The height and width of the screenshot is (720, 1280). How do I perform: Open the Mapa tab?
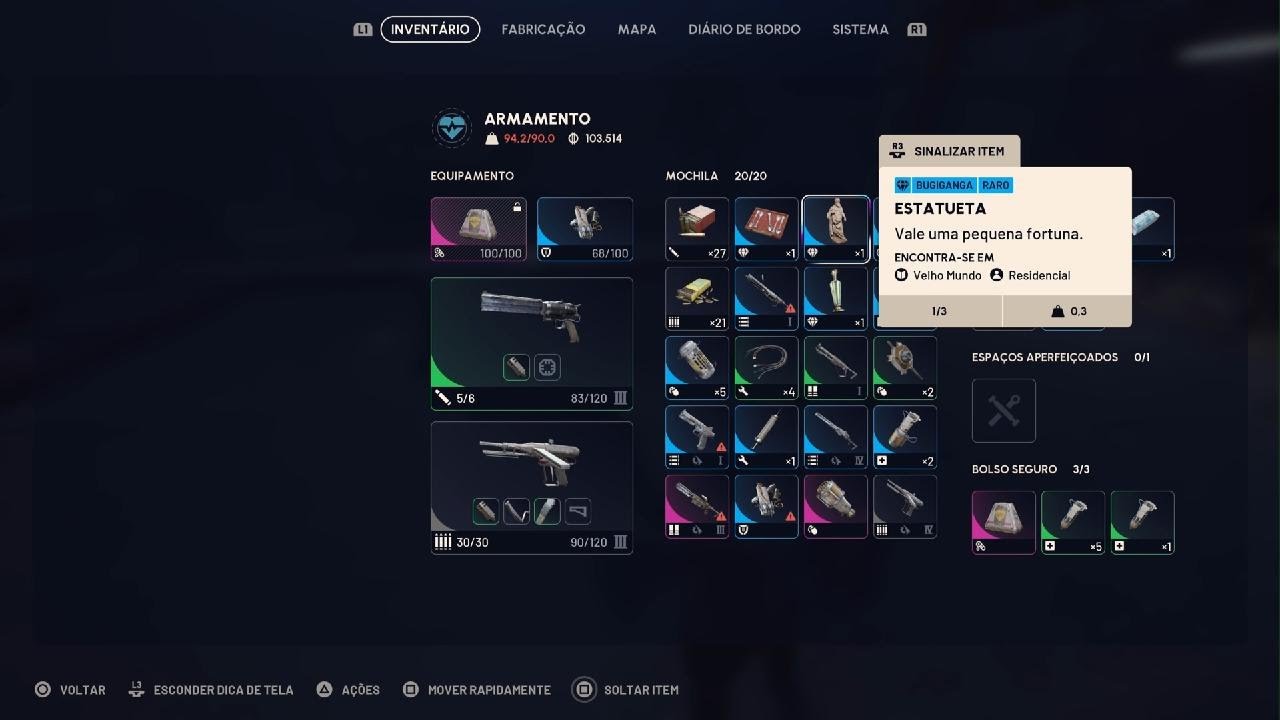(637, 30)
